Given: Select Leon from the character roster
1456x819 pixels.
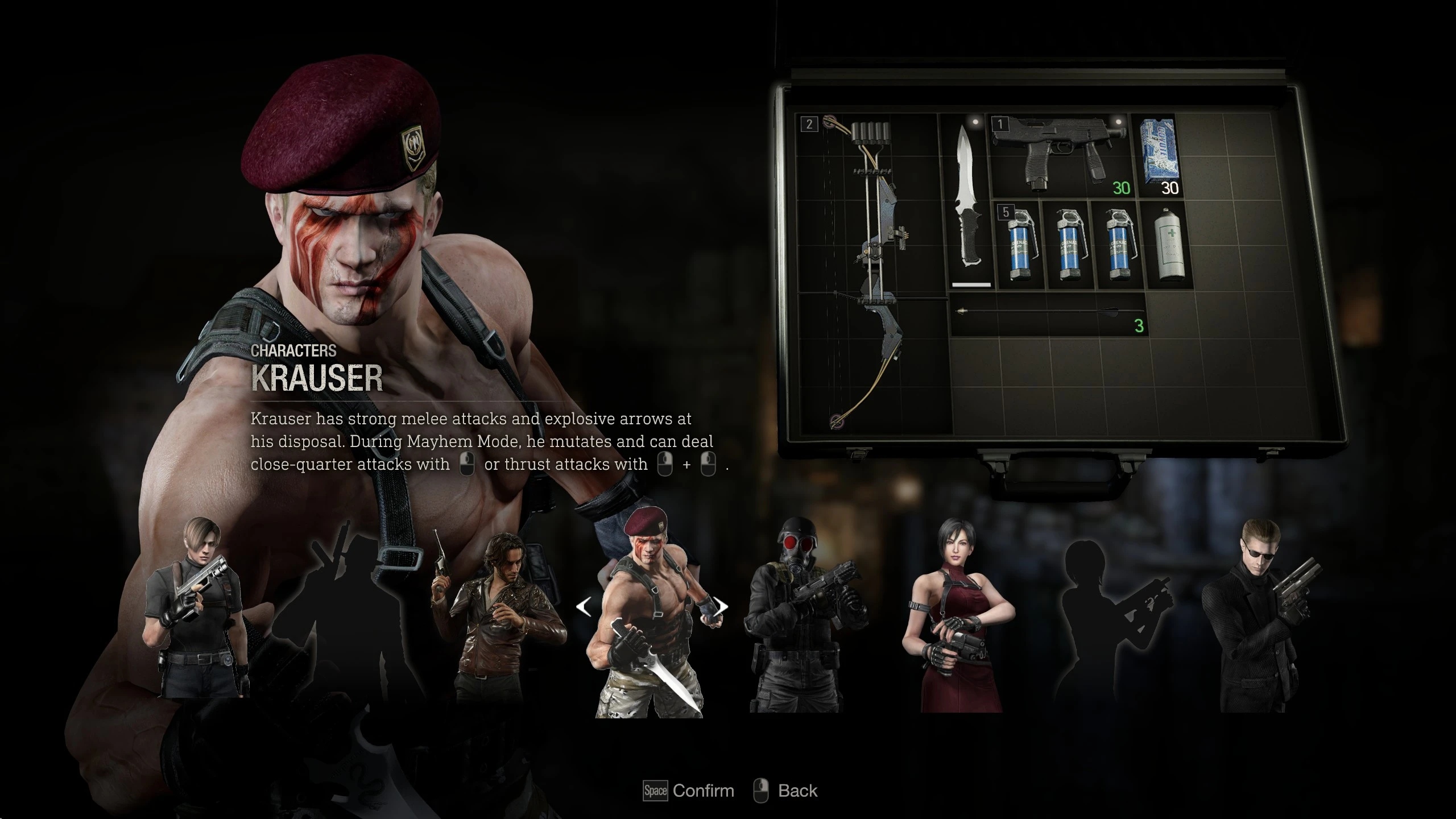Looking at the screenshot, I should (196, 611).
